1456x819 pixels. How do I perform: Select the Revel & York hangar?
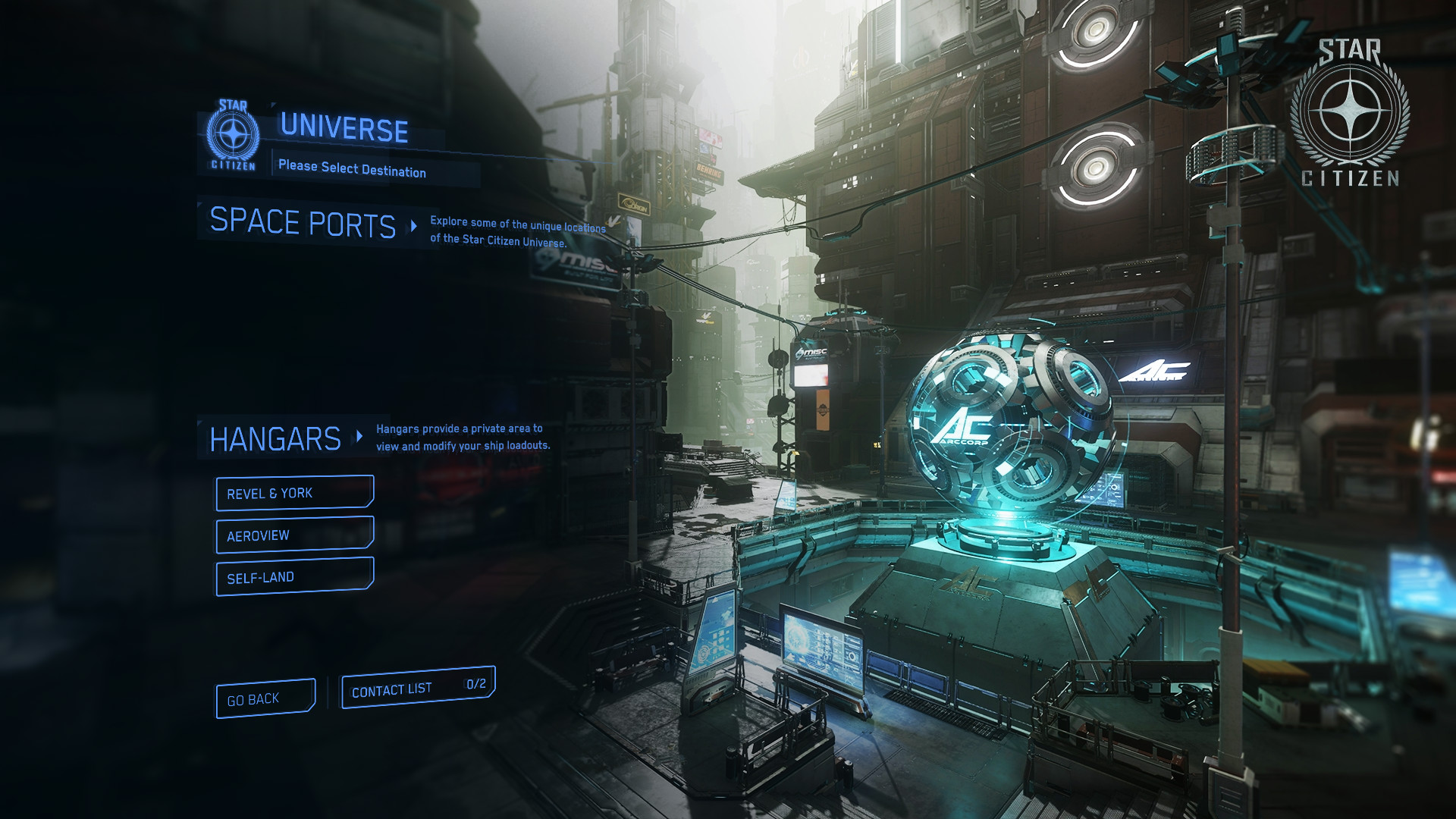[294, 493]
